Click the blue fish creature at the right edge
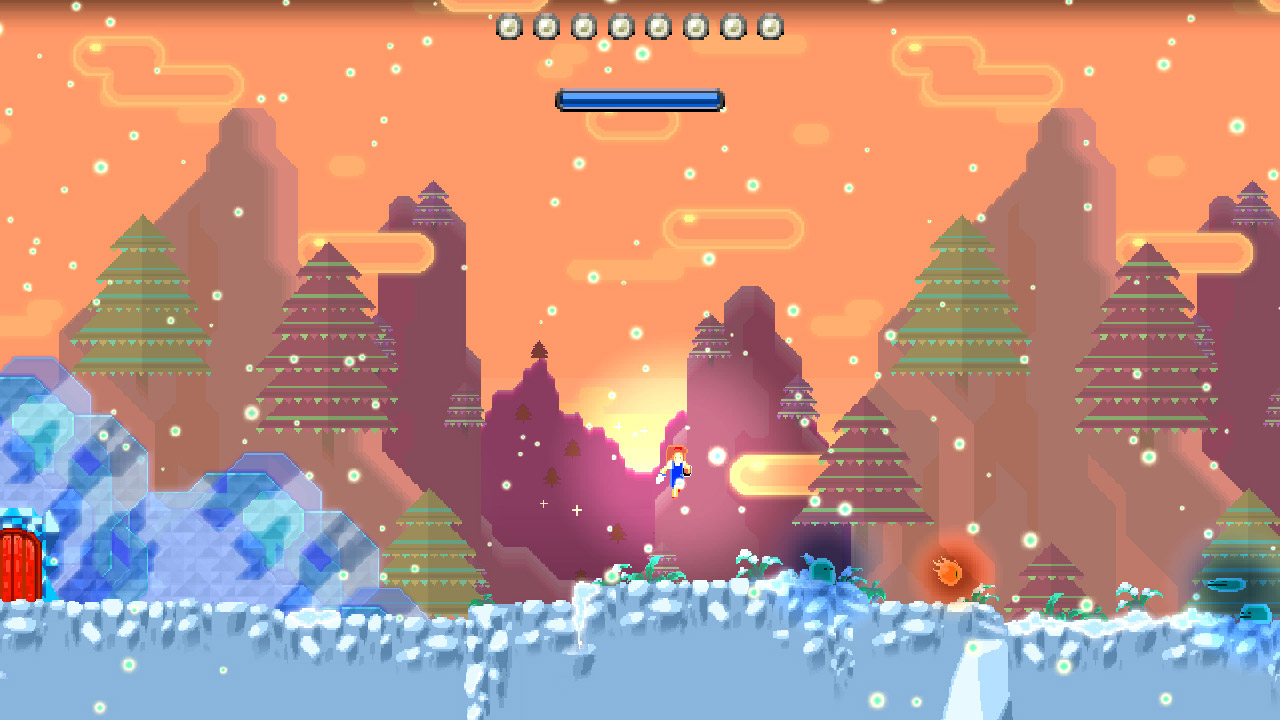The height and width of the screenshot is (720, 1280). tap(1227, 584)
